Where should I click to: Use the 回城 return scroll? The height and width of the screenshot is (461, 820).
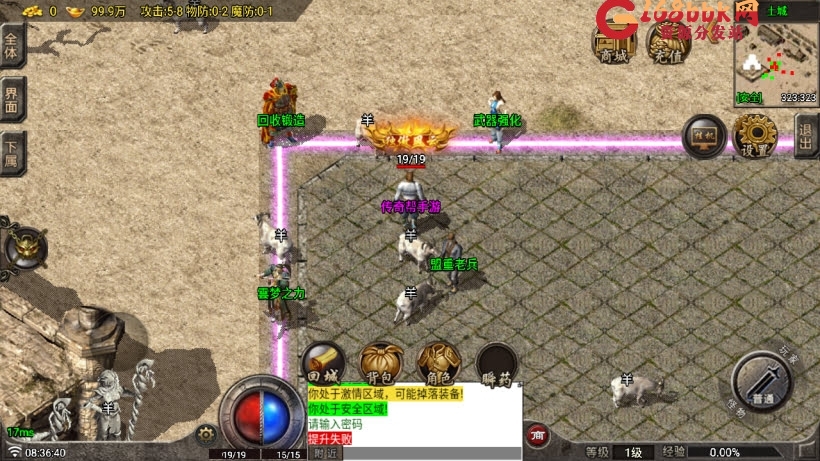(323, 364)
